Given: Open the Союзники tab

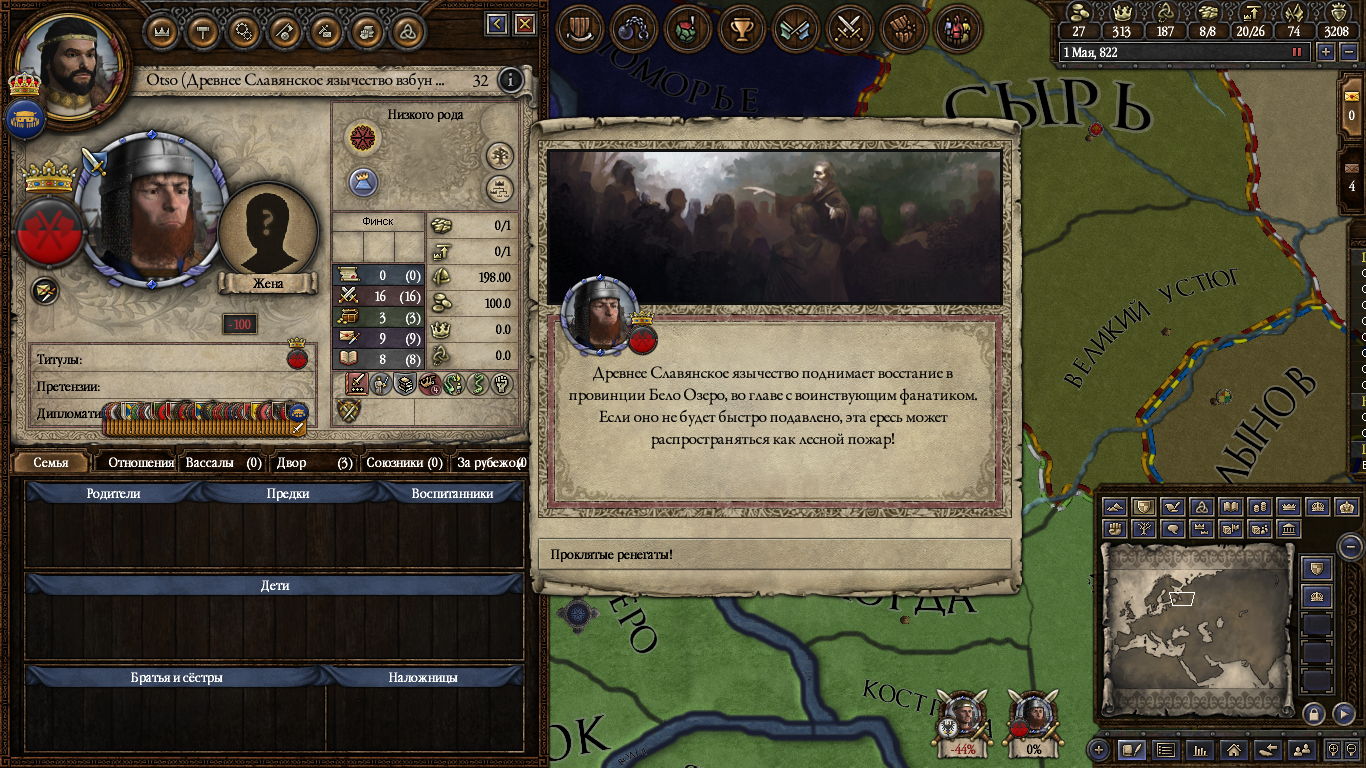Looking at the screenshot, I should point(404,463).
